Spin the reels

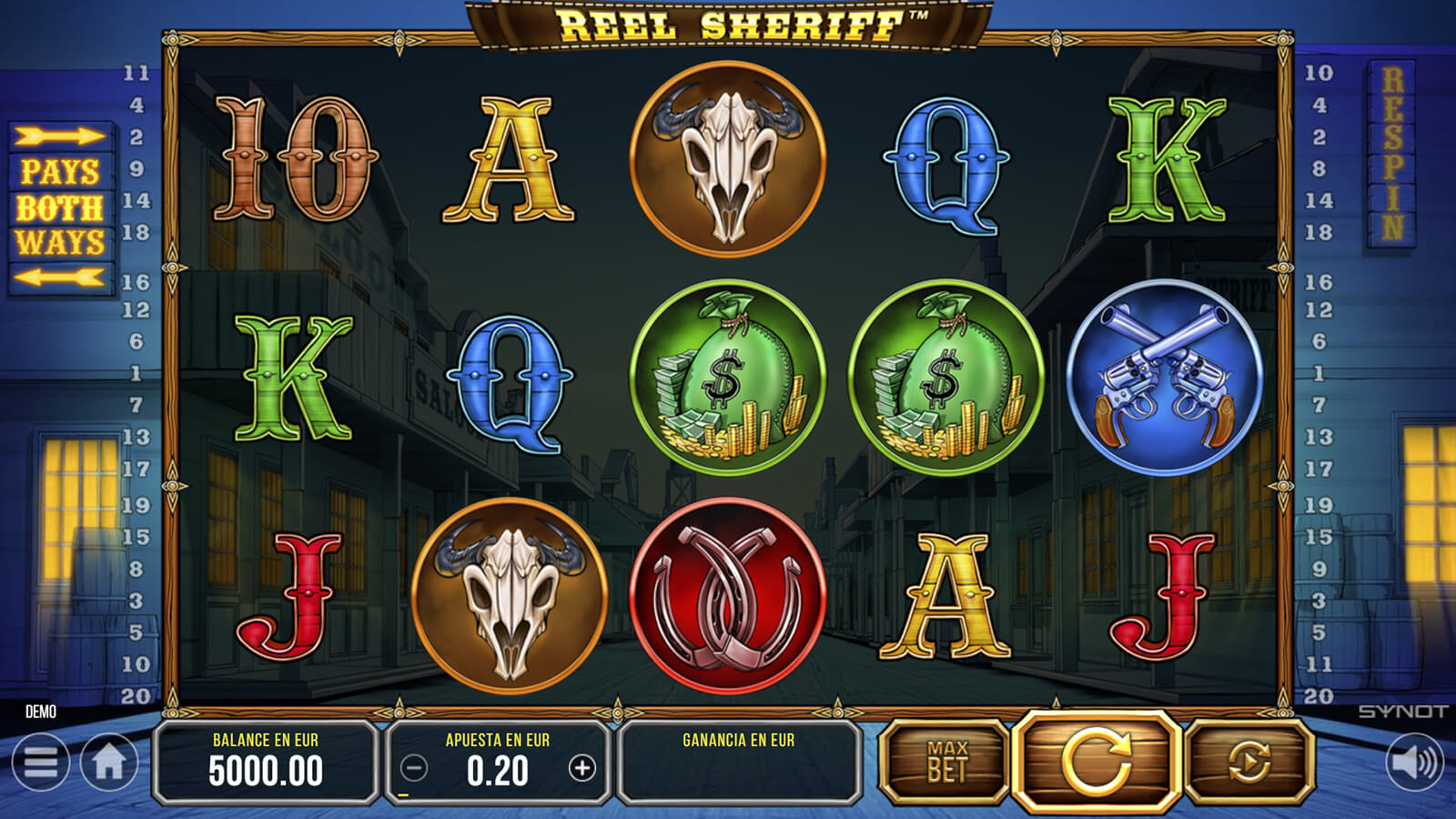point(1097,761)
